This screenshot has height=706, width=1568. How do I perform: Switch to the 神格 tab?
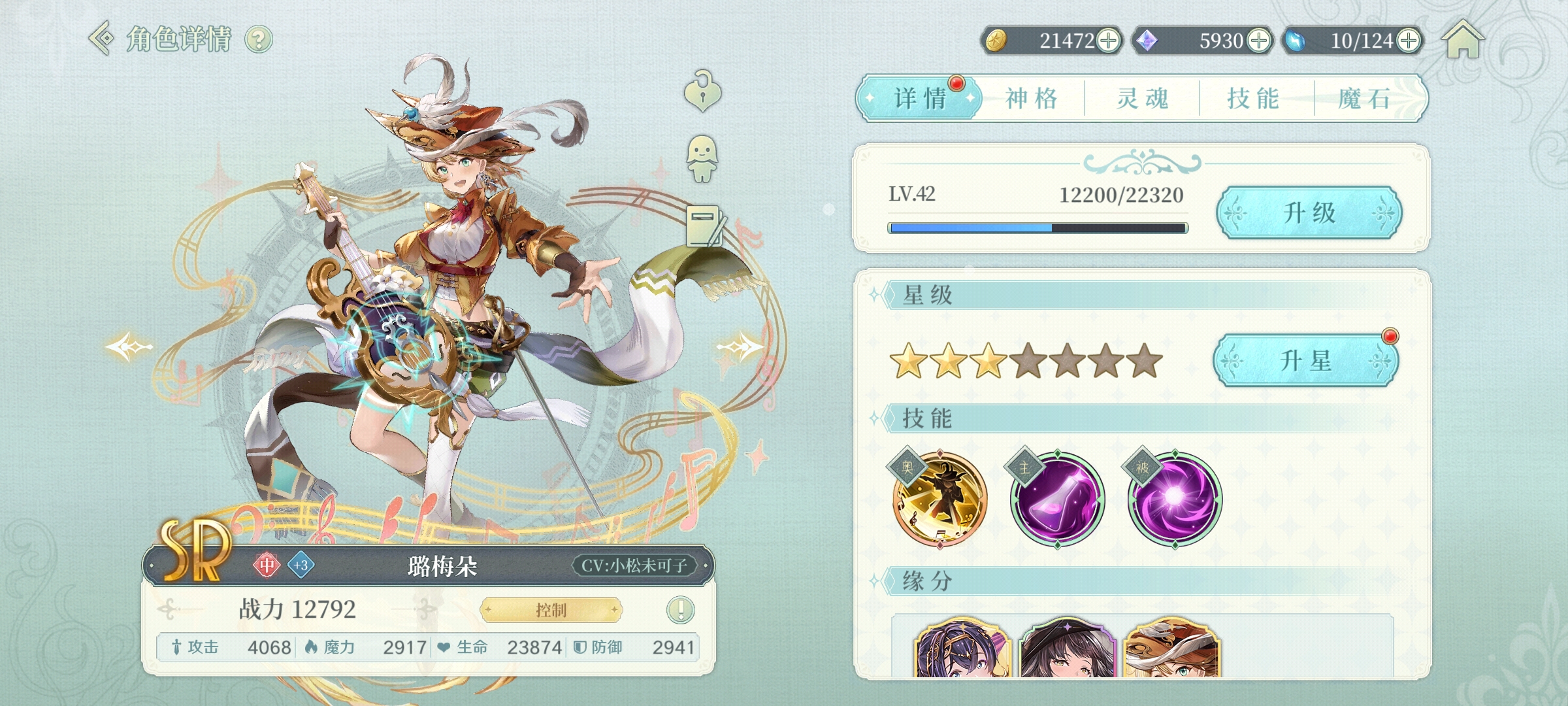(1032, 99)
